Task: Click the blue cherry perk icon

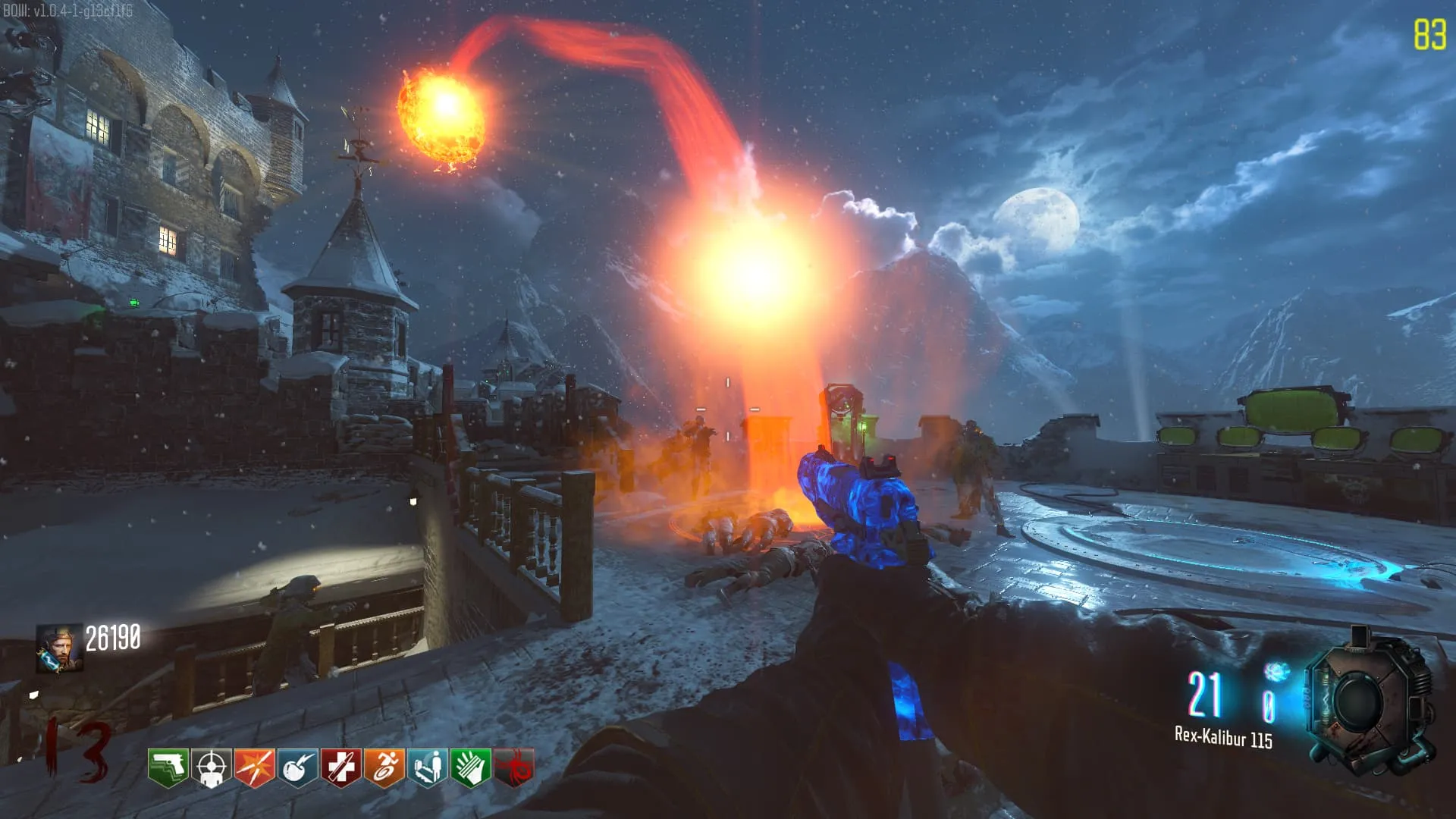Action: (x=297, y=767)
